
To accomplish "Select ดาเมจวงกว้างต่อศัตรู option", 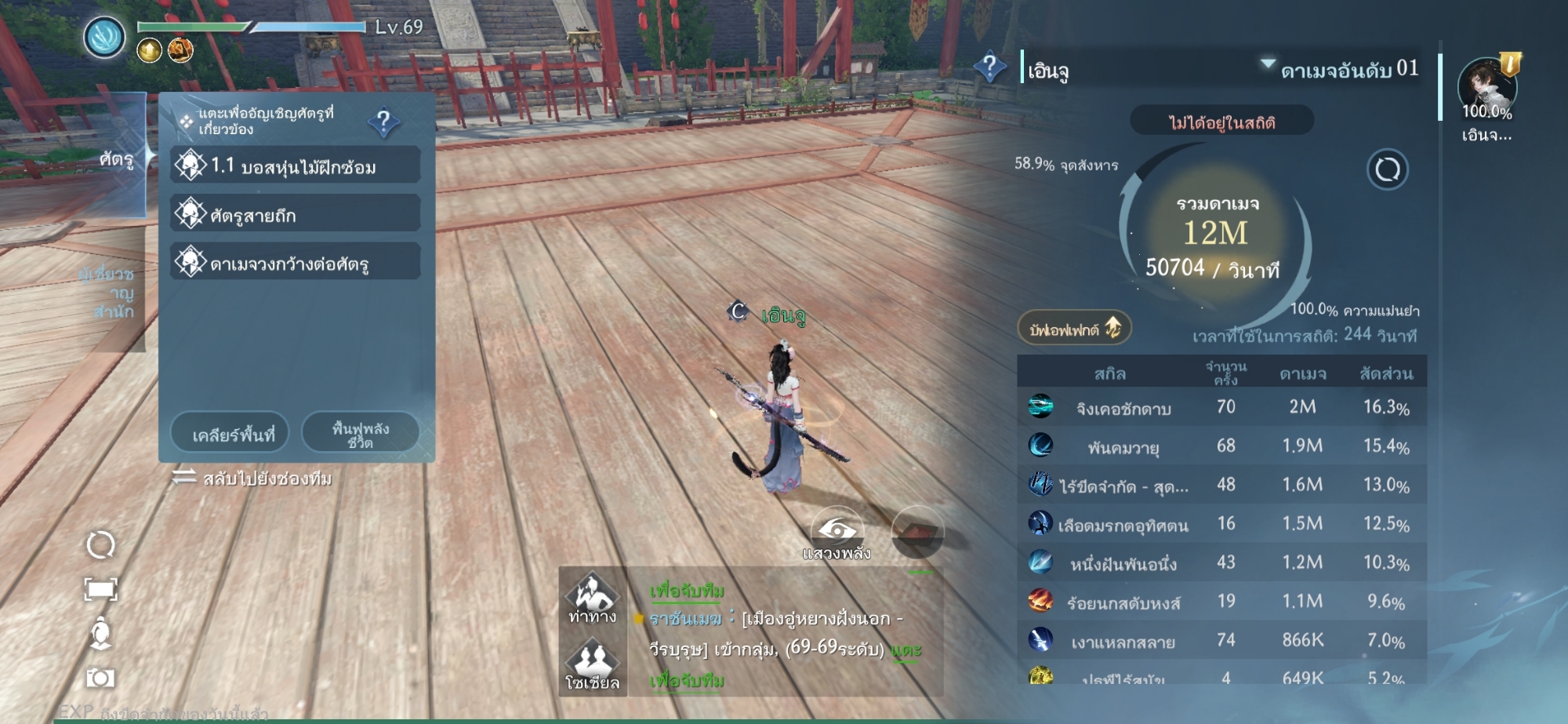I will pyautogui.click(x=296, y=263).
